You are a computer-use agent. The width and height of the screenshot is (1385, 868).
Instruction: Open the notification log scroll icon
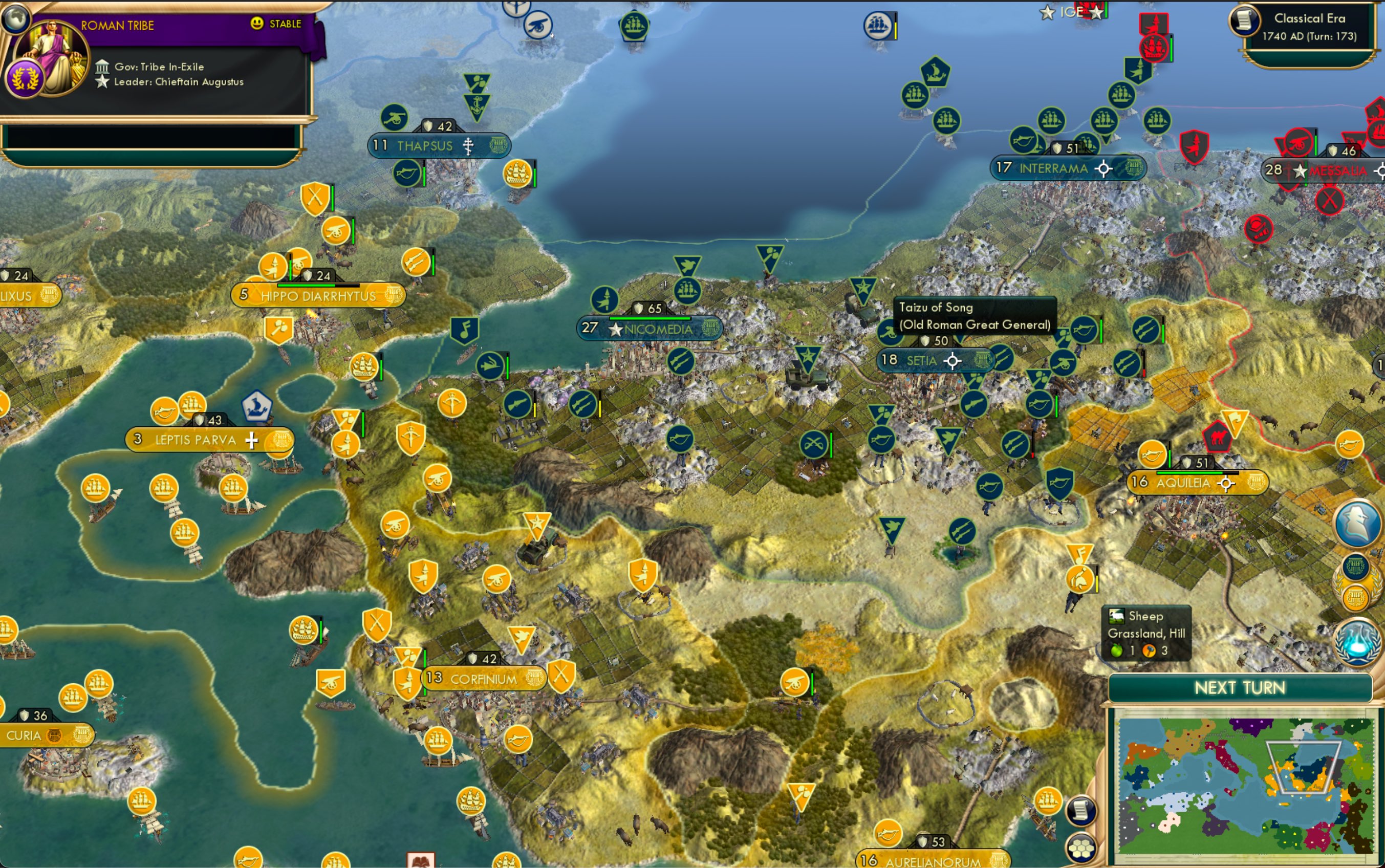pyautogui.click(x=1080, y=811)
